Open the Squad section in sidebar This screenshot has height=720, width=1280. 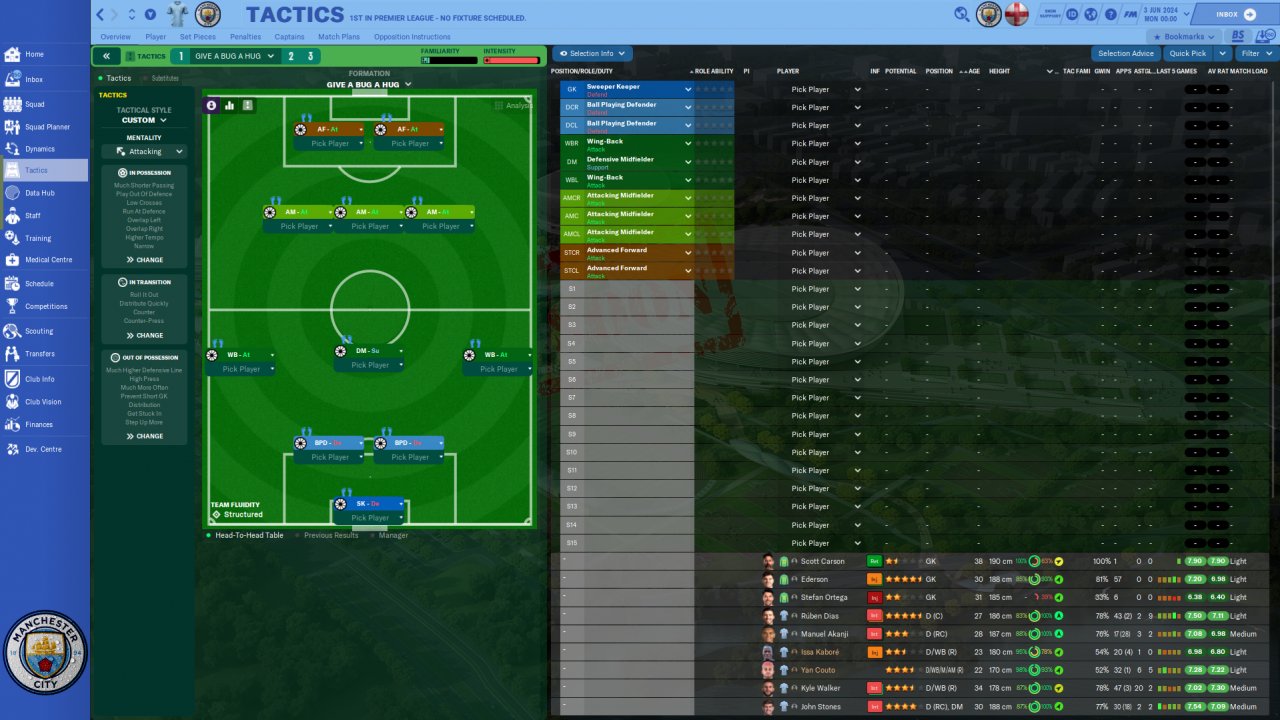tap(34, 104)
